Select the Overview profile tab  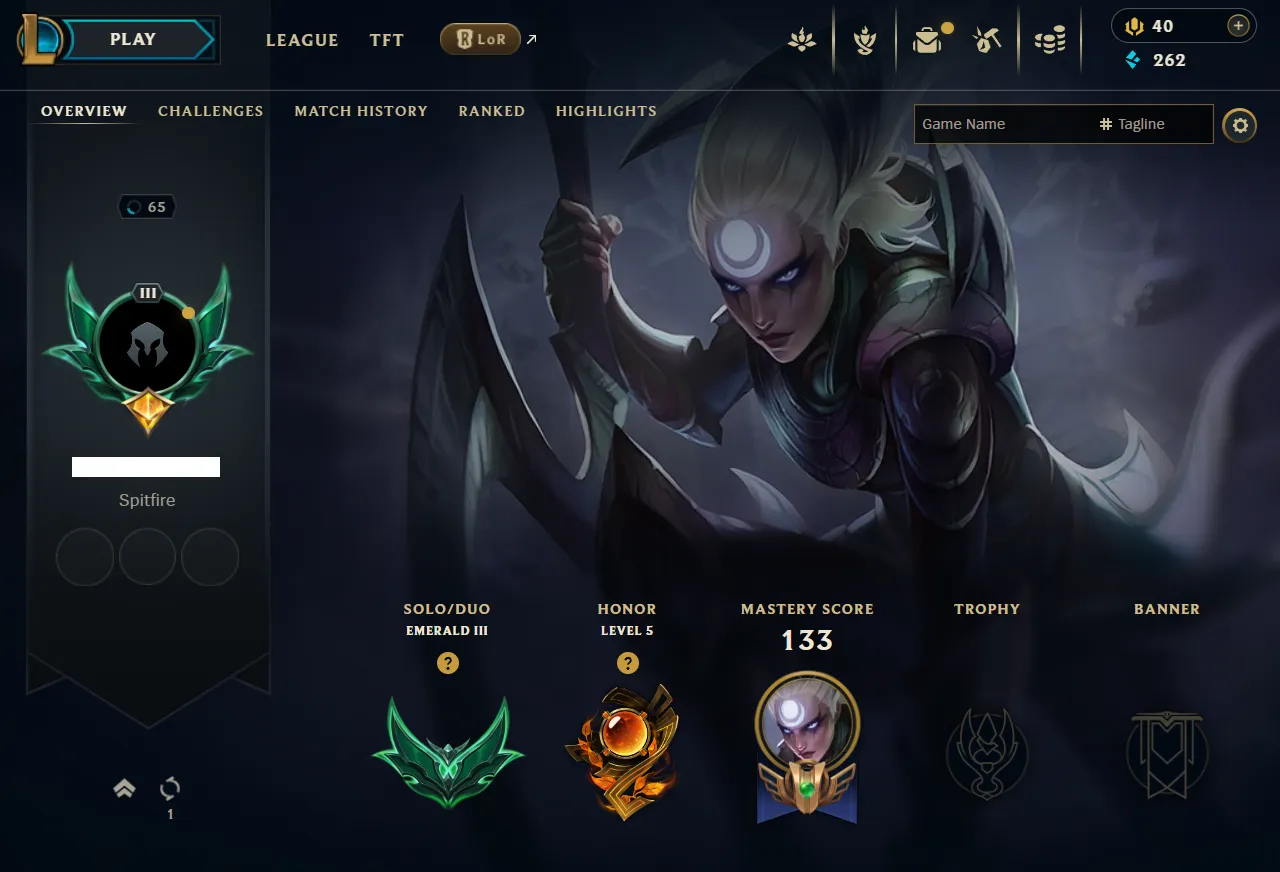coord(84,111)
